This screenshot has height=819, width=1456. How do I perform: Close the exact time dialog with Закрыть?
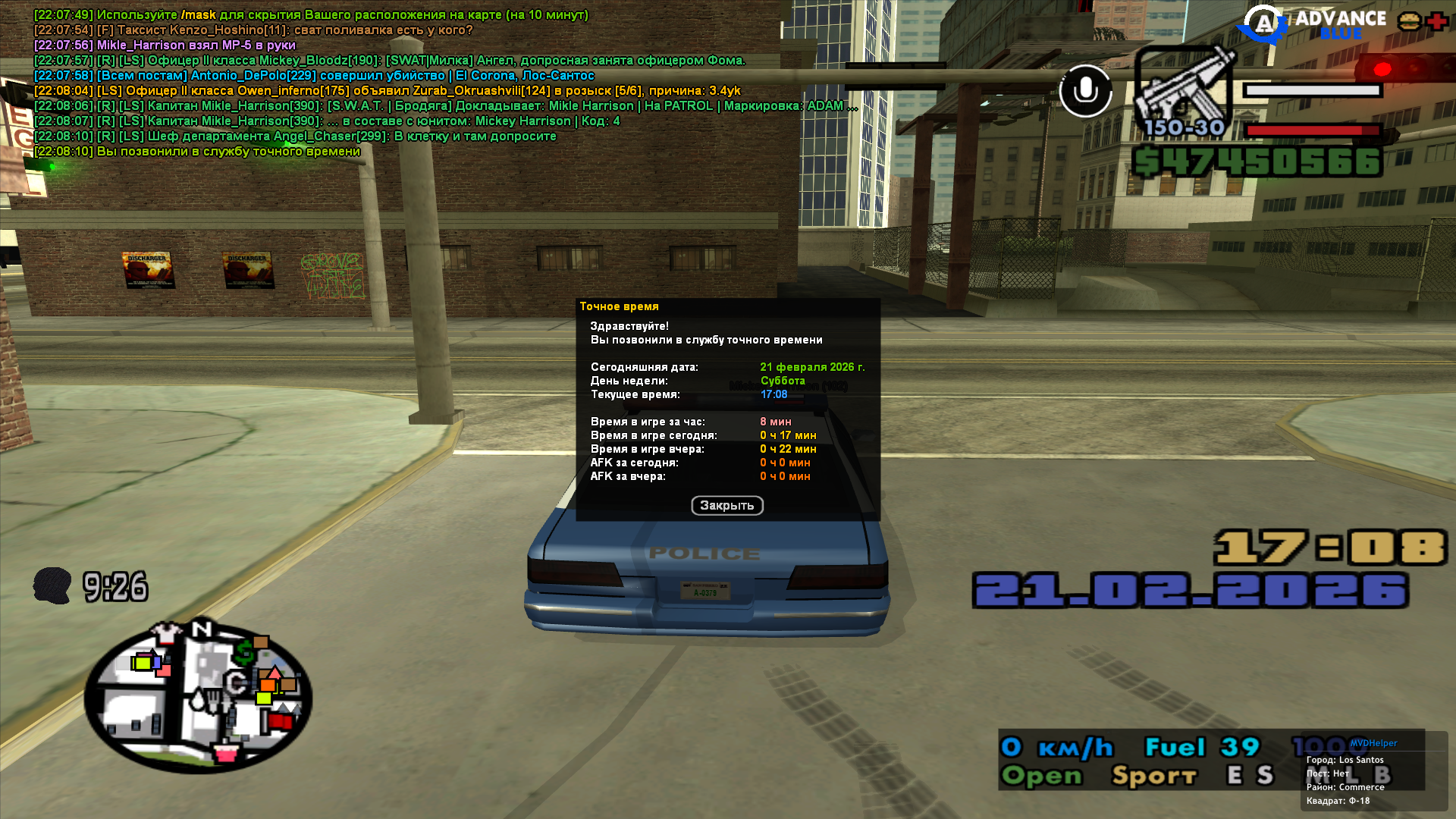pos(726,506)
